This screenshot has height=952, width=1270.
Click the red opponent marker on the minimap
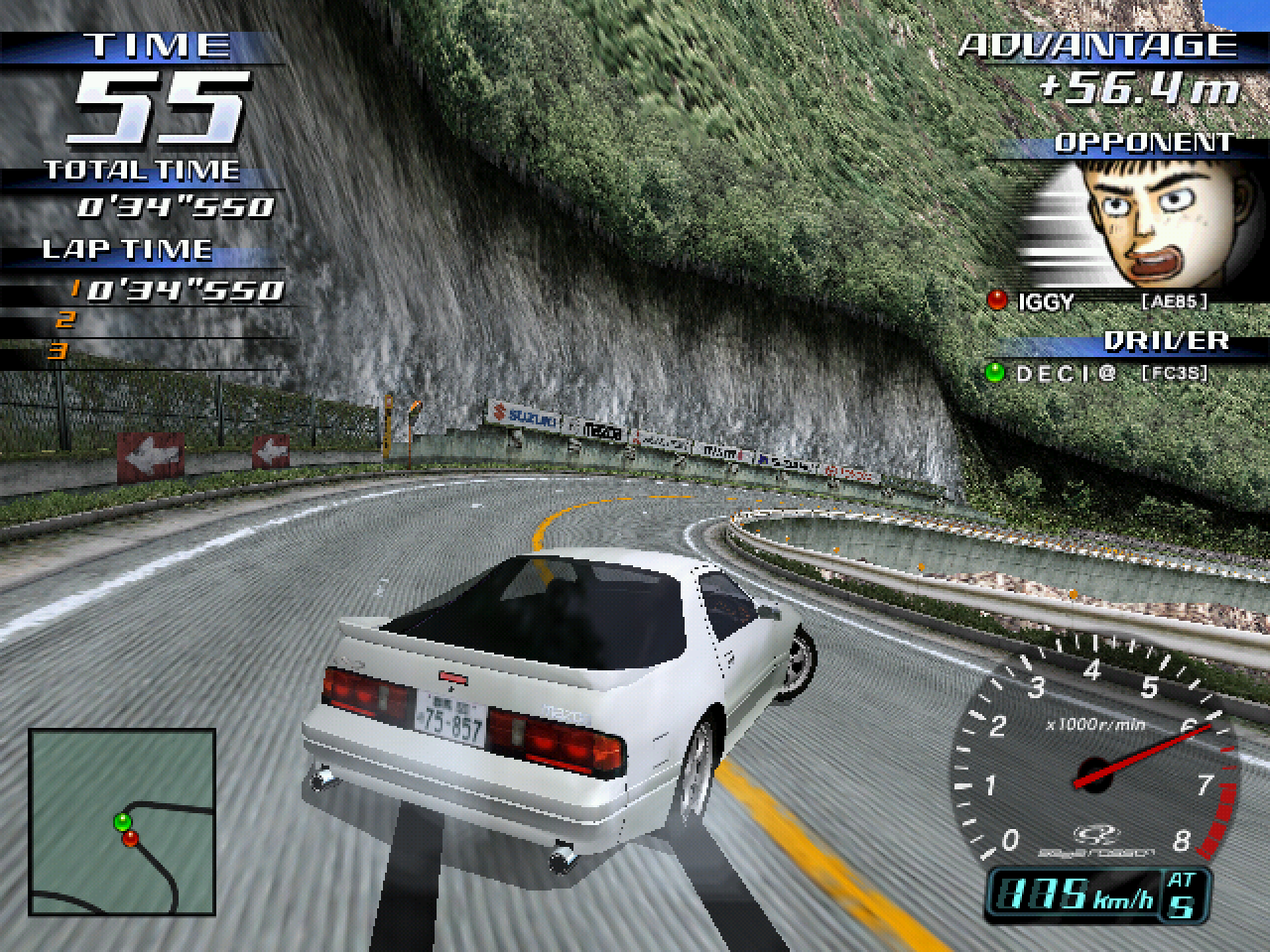pos(130,839)
